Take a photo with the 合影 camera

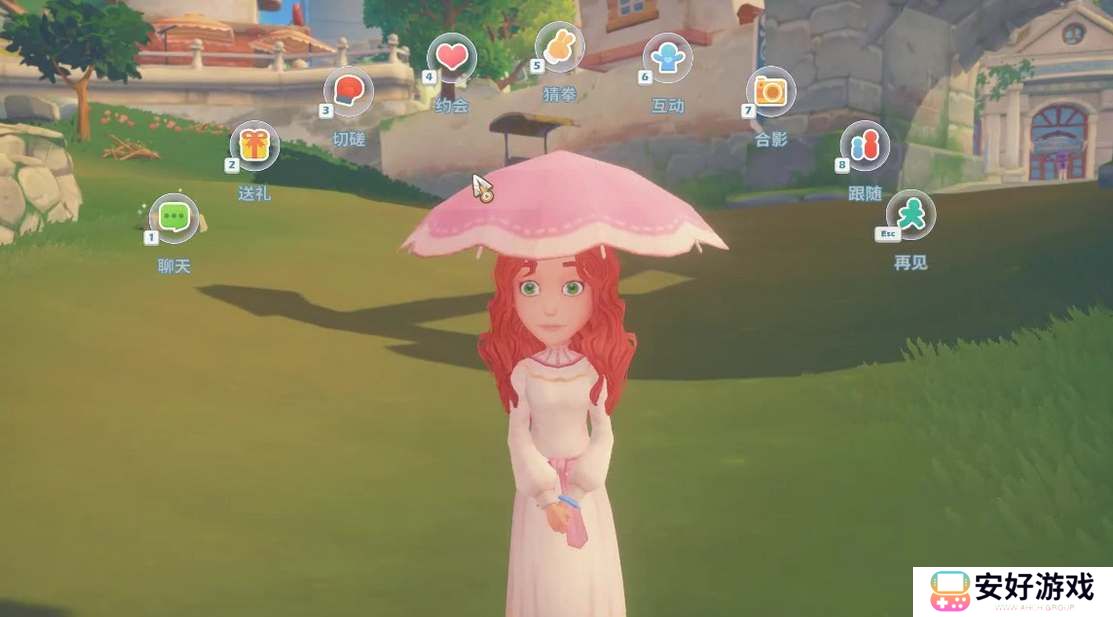[771, 91]
